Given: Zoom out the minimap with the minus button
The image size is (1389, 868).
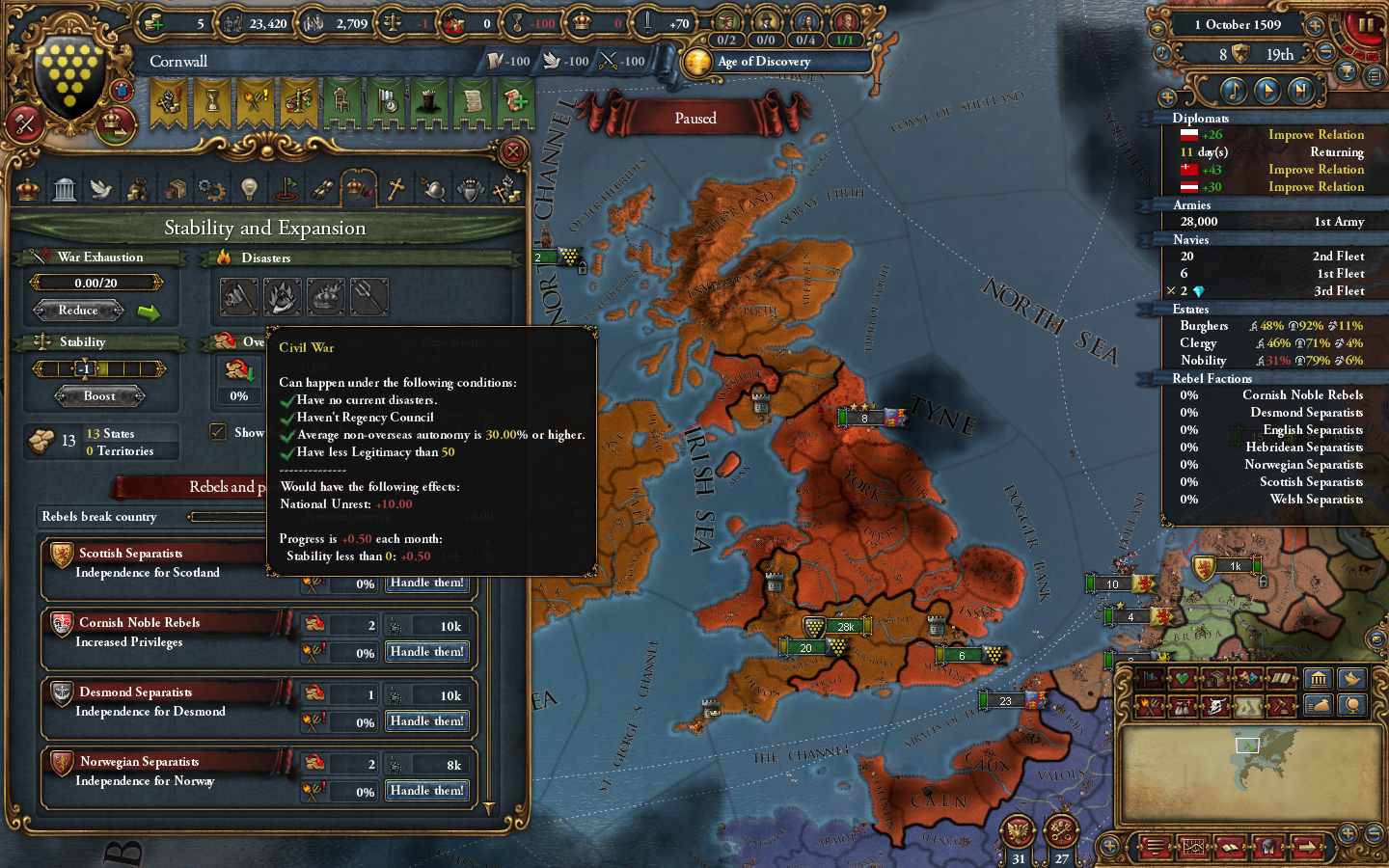Looking at the screenshot, I should pos(1374,833).
